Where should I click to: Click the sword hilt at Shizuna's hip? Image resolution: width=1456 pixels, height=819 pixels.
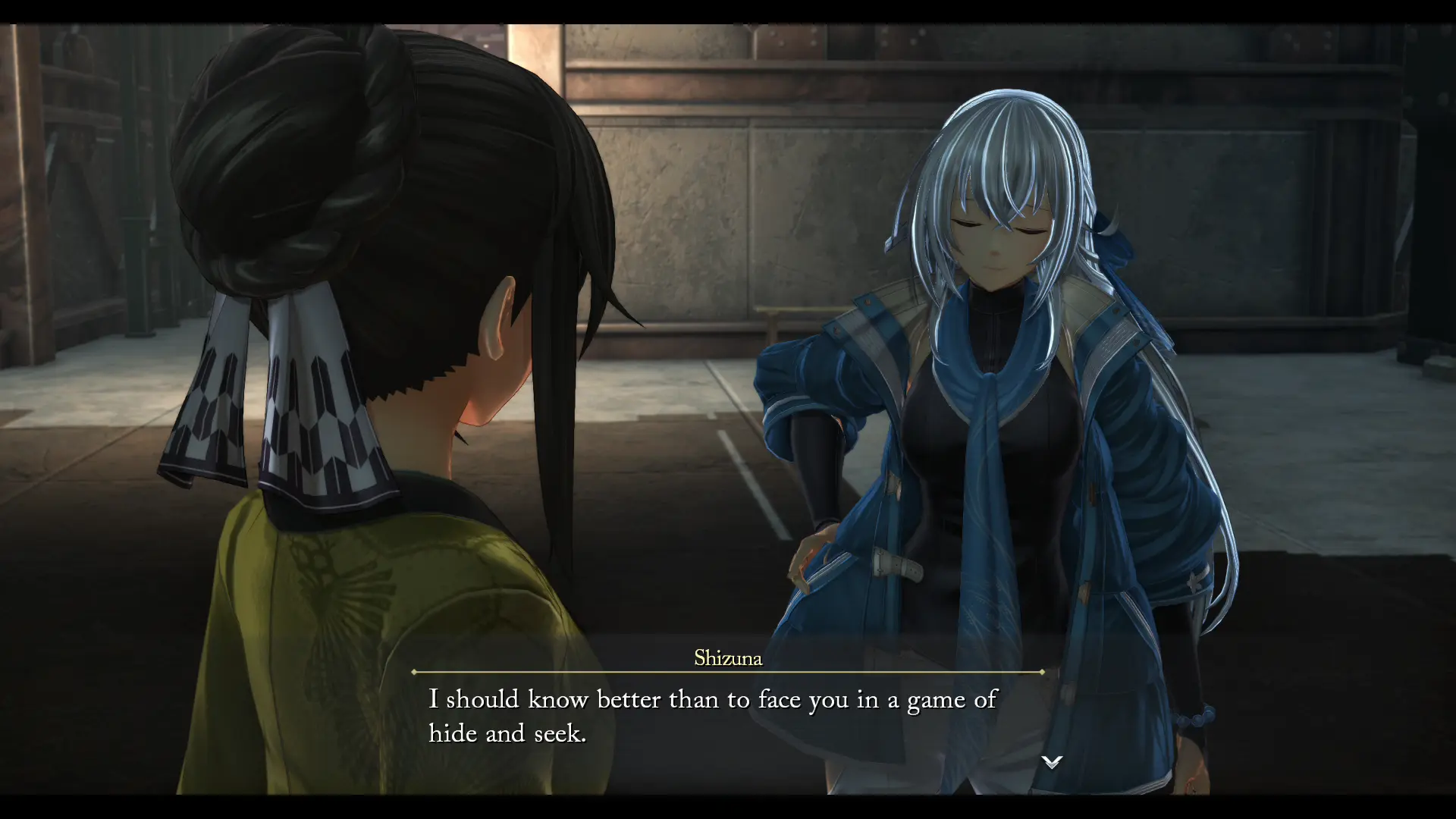[x=804, y=576]
